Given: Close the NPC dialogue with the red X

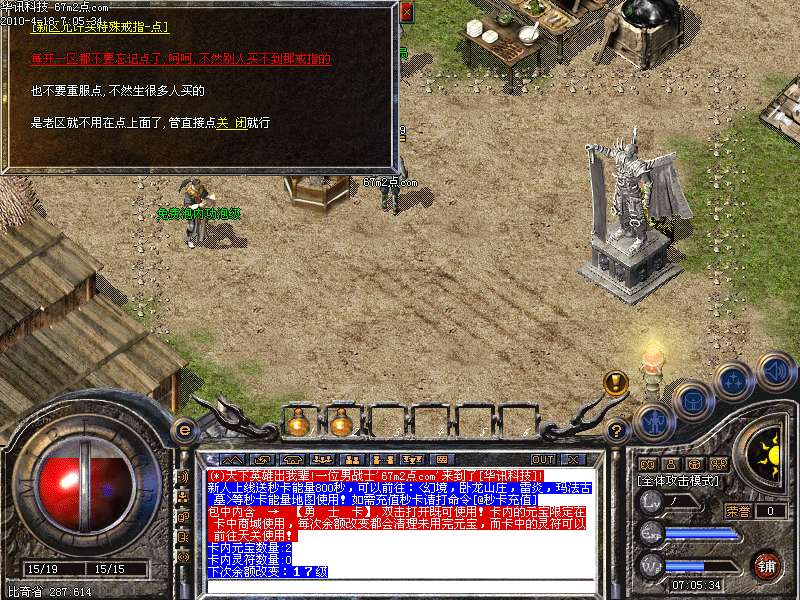Looking at the screenshot, I should point(405,13).
